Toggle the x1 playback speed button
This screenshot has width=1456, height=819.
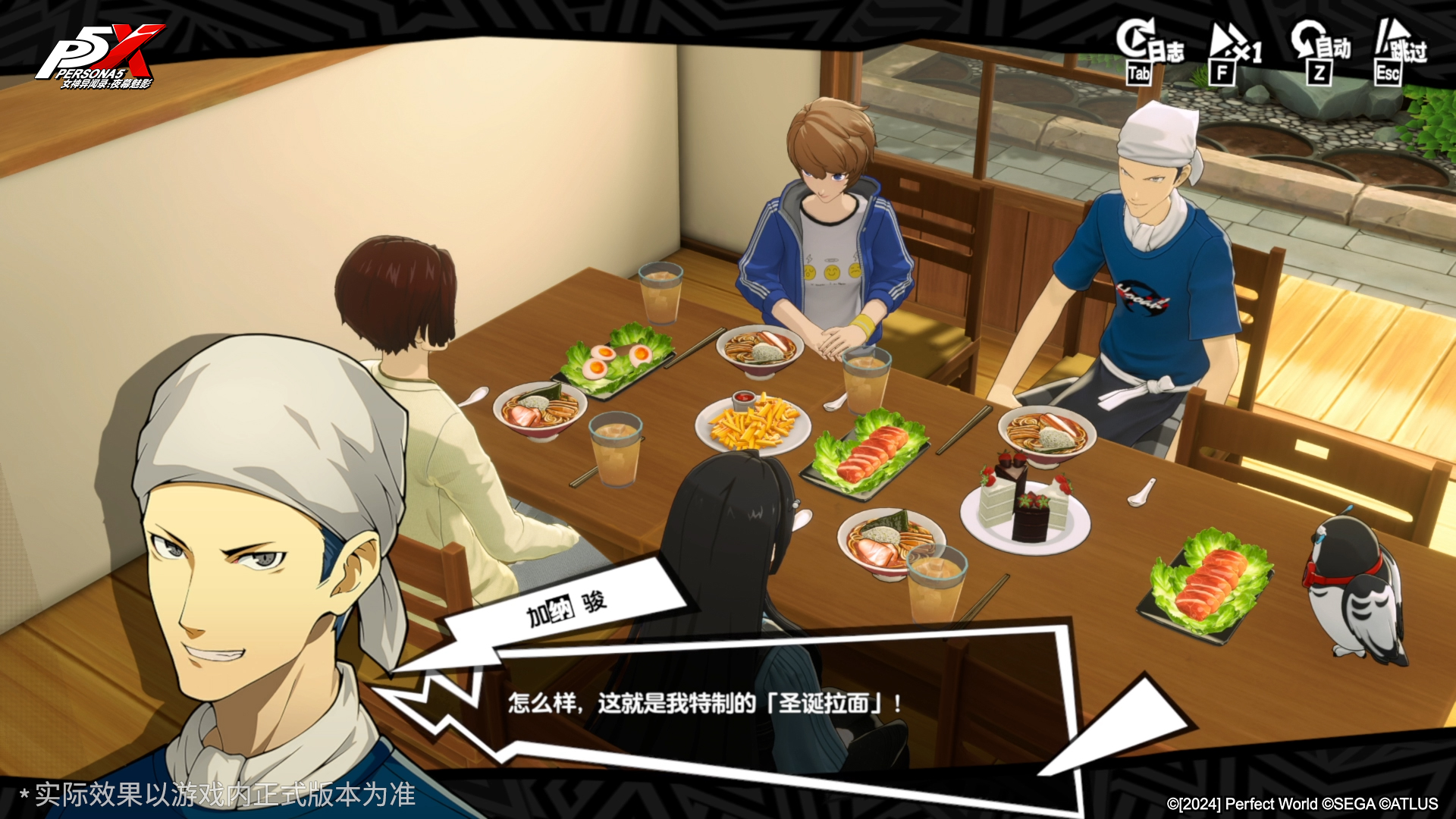click(1234, 52)
